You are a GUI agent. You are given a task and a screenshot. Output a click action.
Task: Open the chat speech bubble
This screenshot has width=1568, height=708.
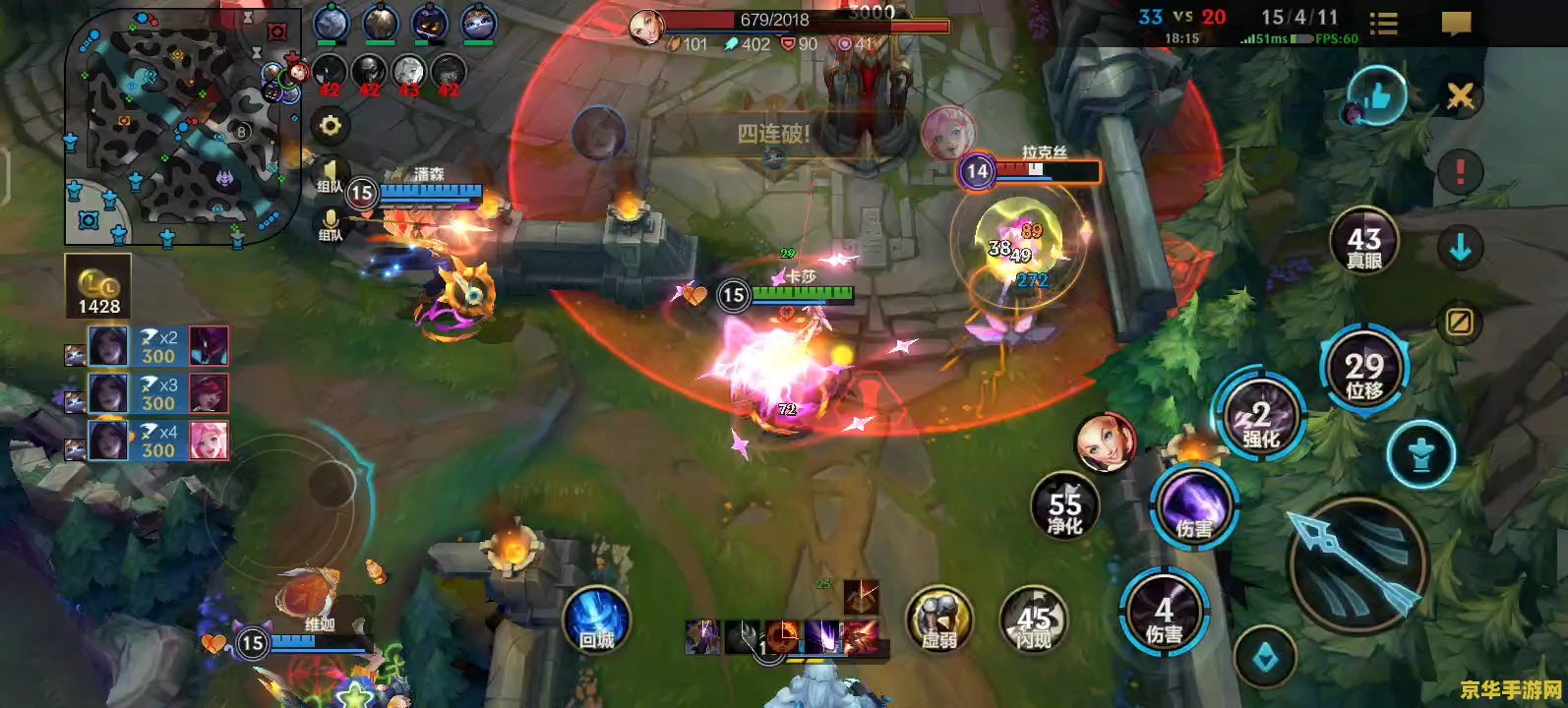1456,24
